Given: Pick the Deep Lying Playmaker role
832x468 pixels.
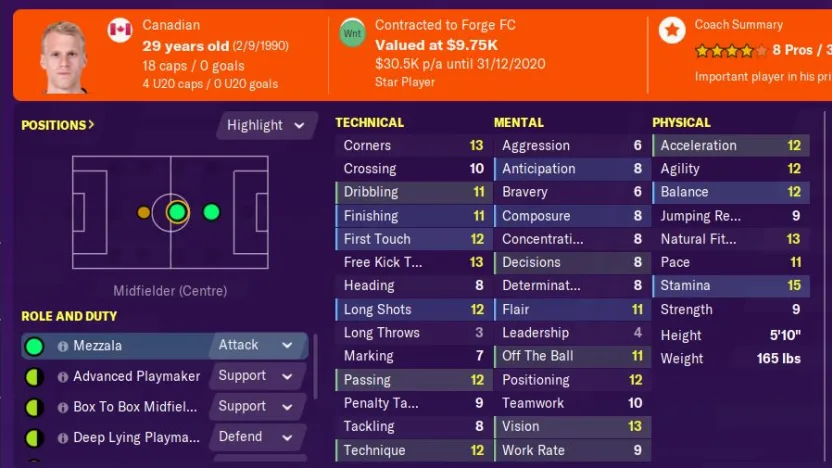Looking at the screenshot, I should (x=136, y=438).
